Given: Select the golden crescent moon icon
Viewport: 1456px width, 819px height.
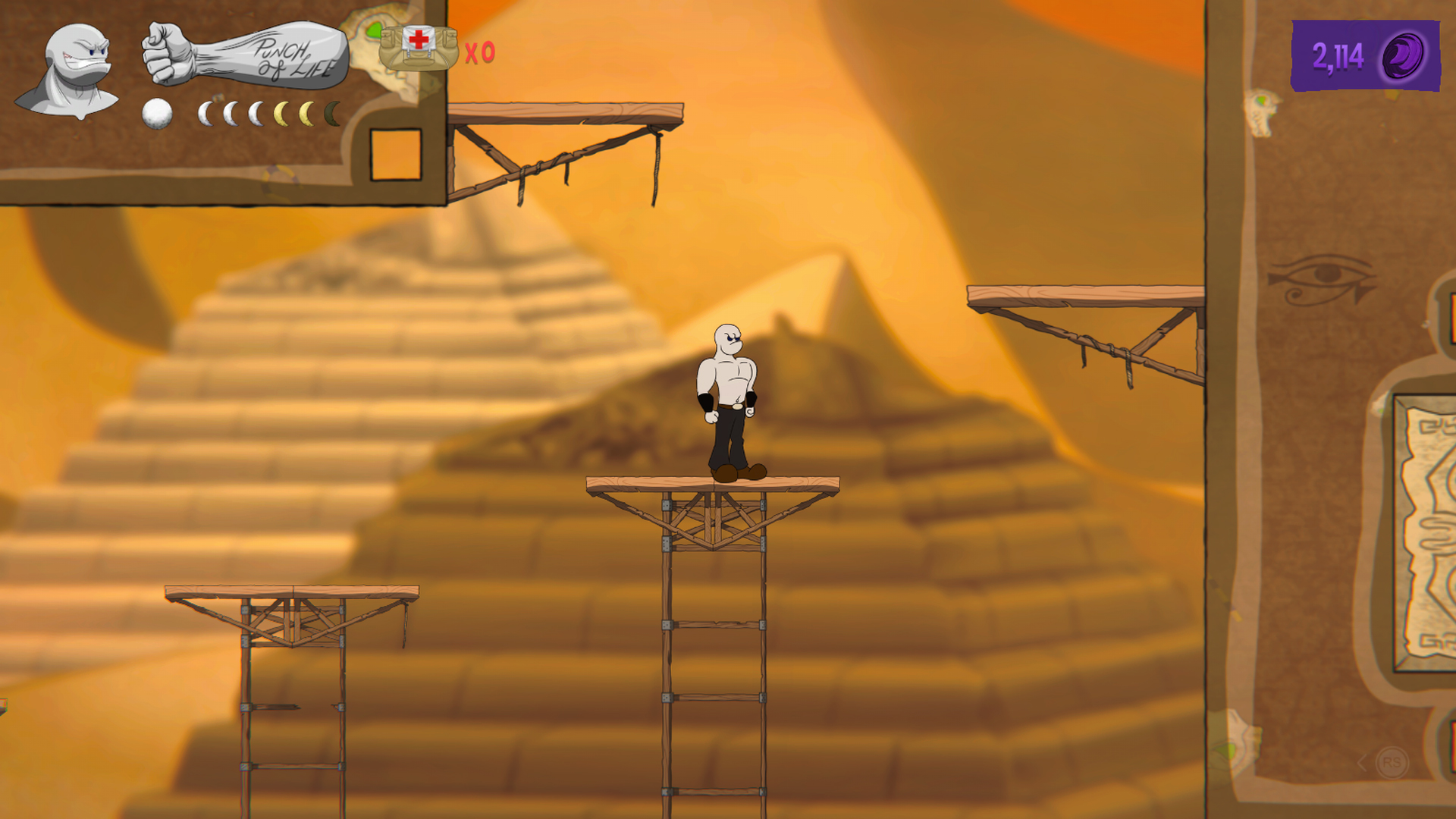Looking at the screenshot, I should pyautogui.click(x=282, y=113).
